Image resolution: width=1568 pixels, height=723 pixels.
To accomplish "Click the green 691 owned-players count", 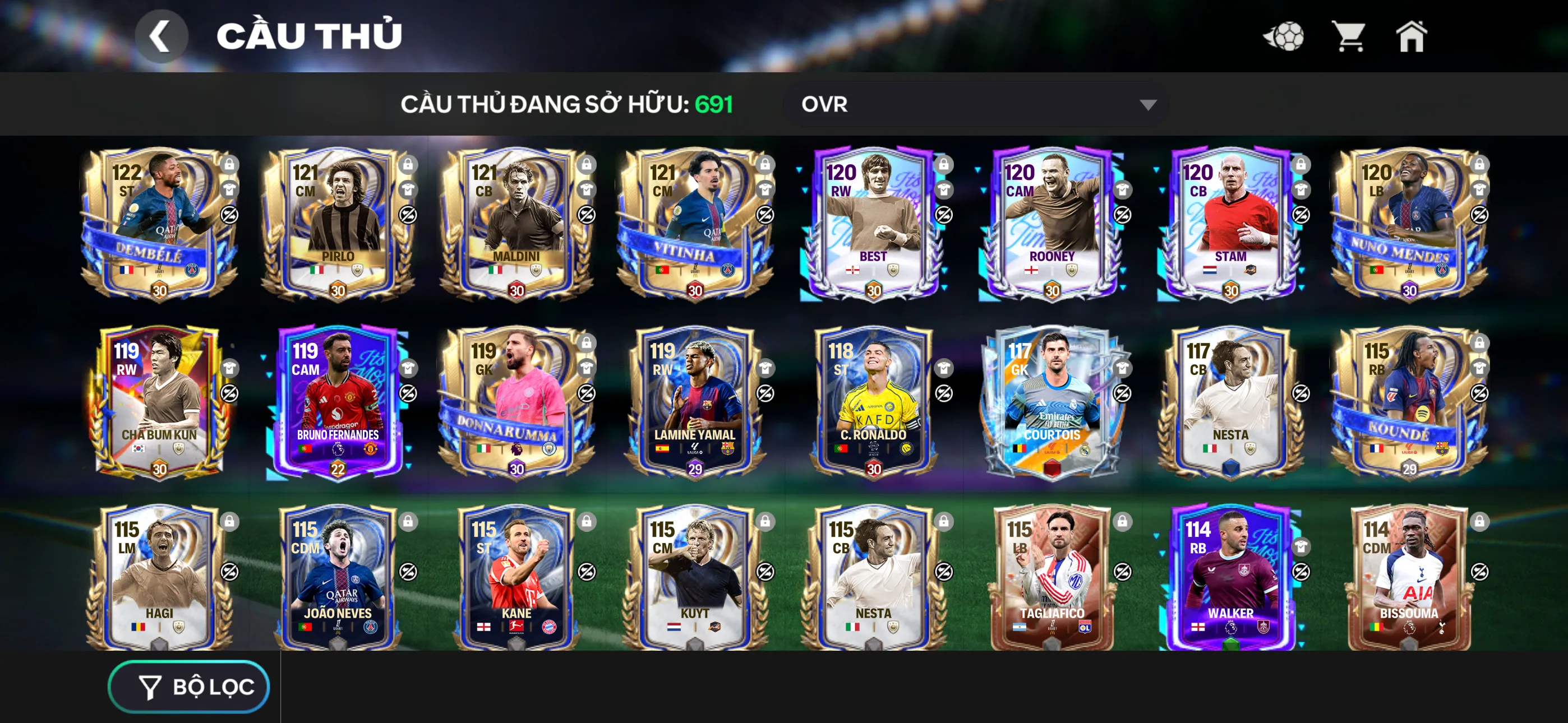I will (x=713, y=105).
